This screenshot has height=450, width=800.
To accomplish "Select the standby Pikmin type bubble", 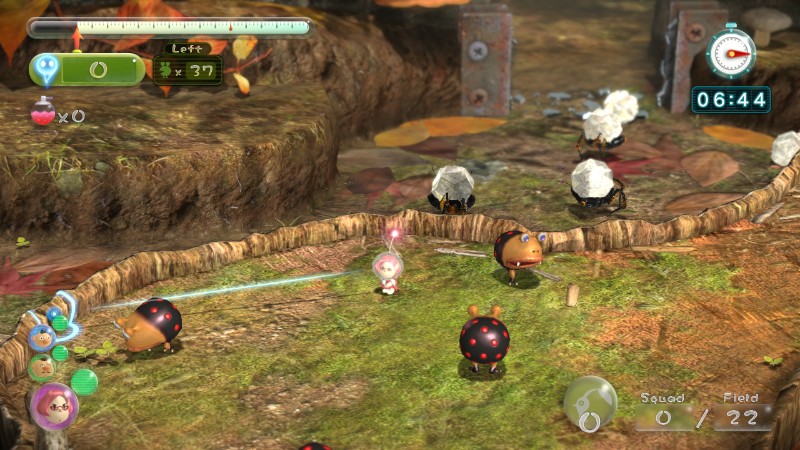I will [590, 402].
